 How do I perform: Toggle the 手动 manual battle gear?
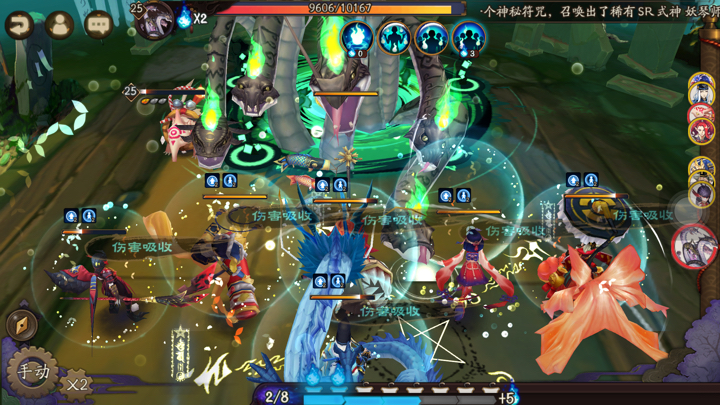[32, 372]
